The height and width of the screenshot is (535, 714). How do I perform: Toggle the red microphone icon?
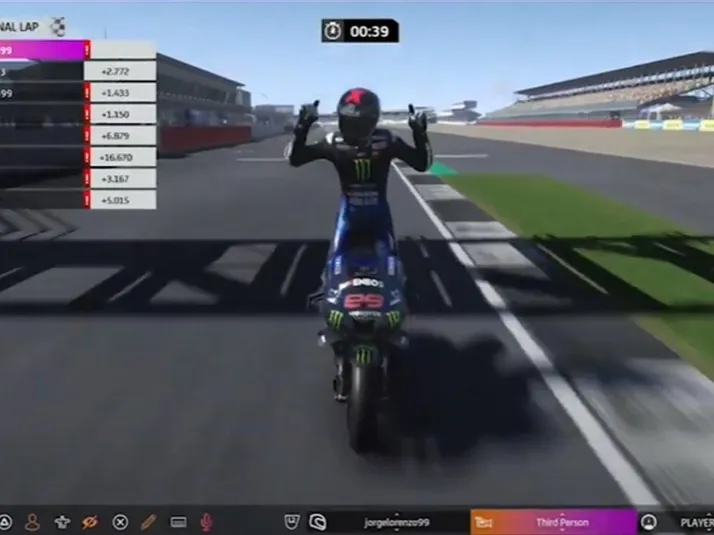(207, 521)
